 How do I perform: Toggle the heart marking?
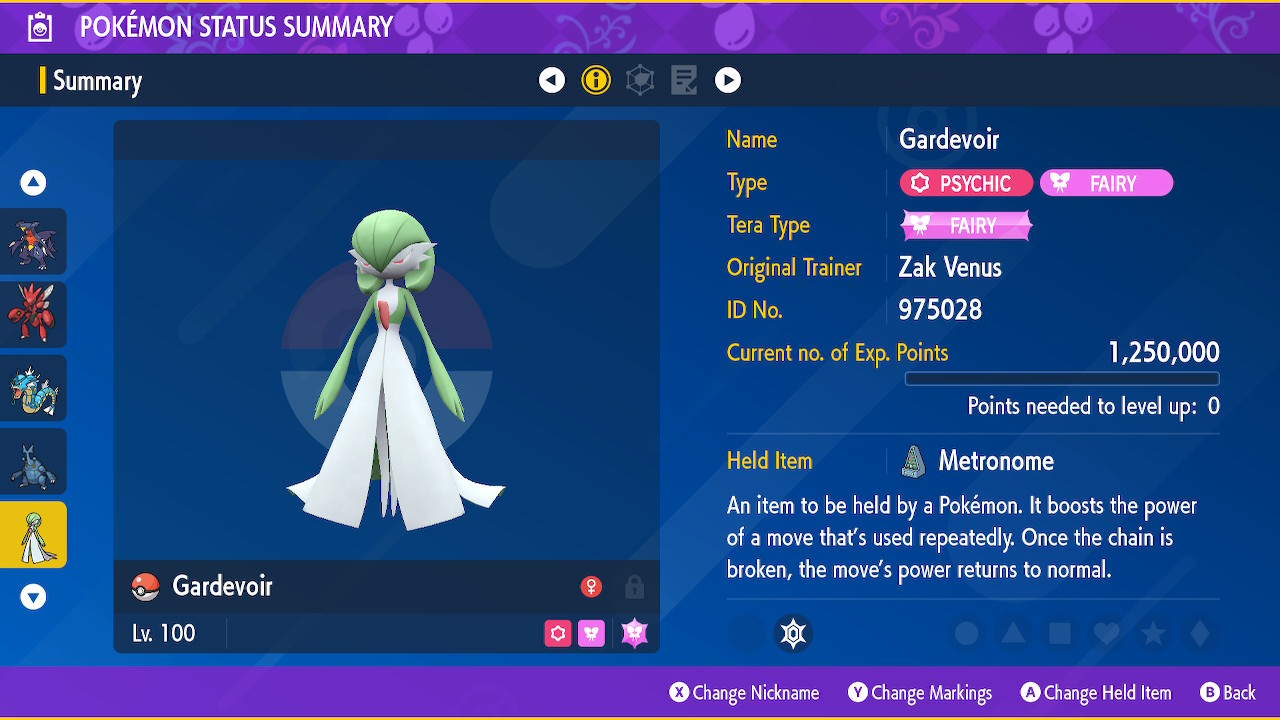pos(1105,633)
